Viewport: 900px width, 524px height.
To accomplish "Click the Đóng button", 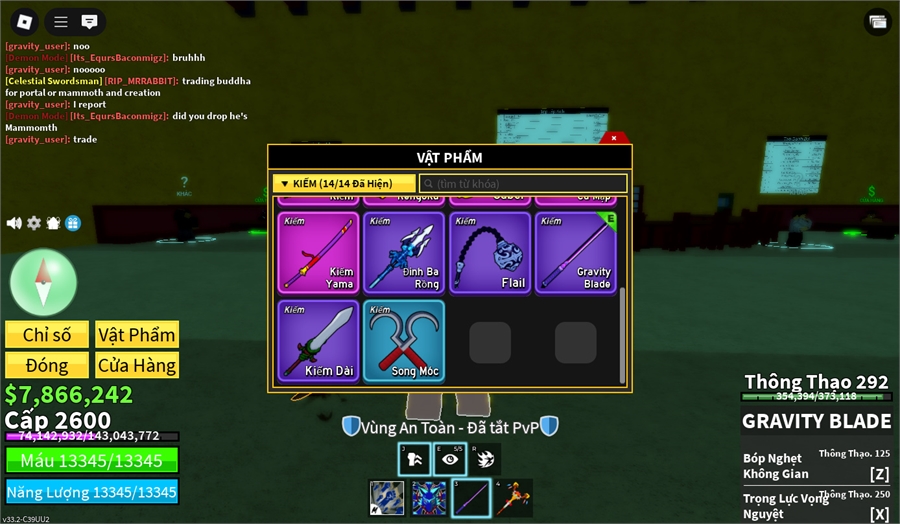I will (46, 365).
